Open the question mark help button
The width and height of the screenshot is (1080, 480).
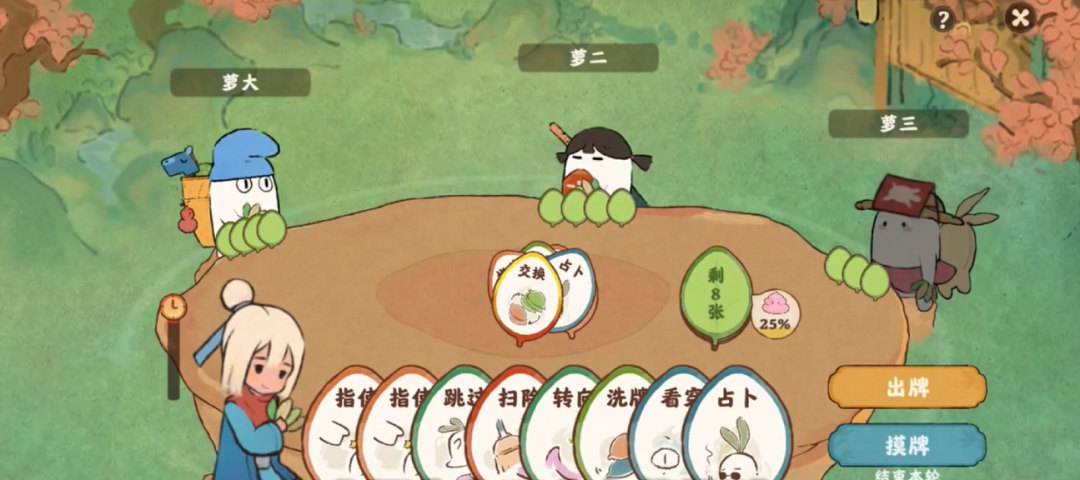942,19
